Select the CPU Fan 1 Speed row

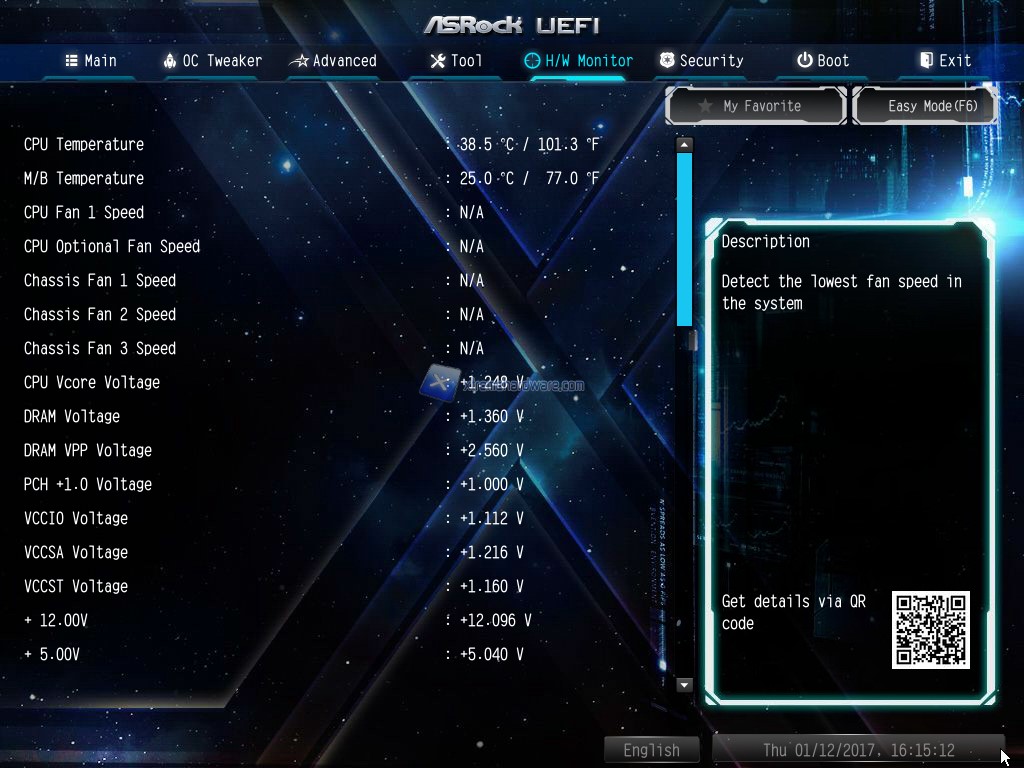84,212
